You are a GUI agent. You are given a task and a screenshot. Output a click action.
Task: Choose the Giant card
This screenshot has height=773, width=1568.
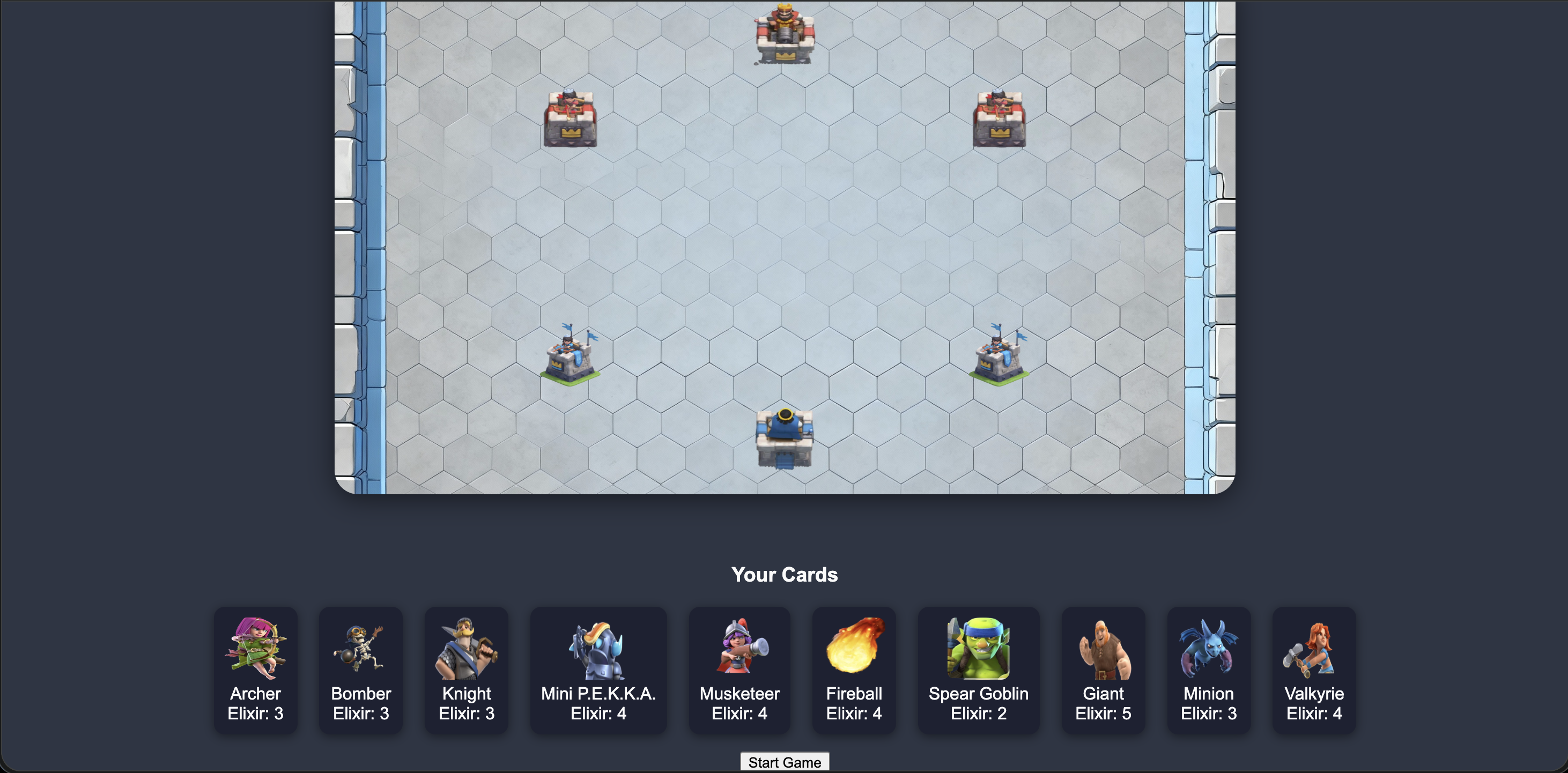pos(1103,670)
